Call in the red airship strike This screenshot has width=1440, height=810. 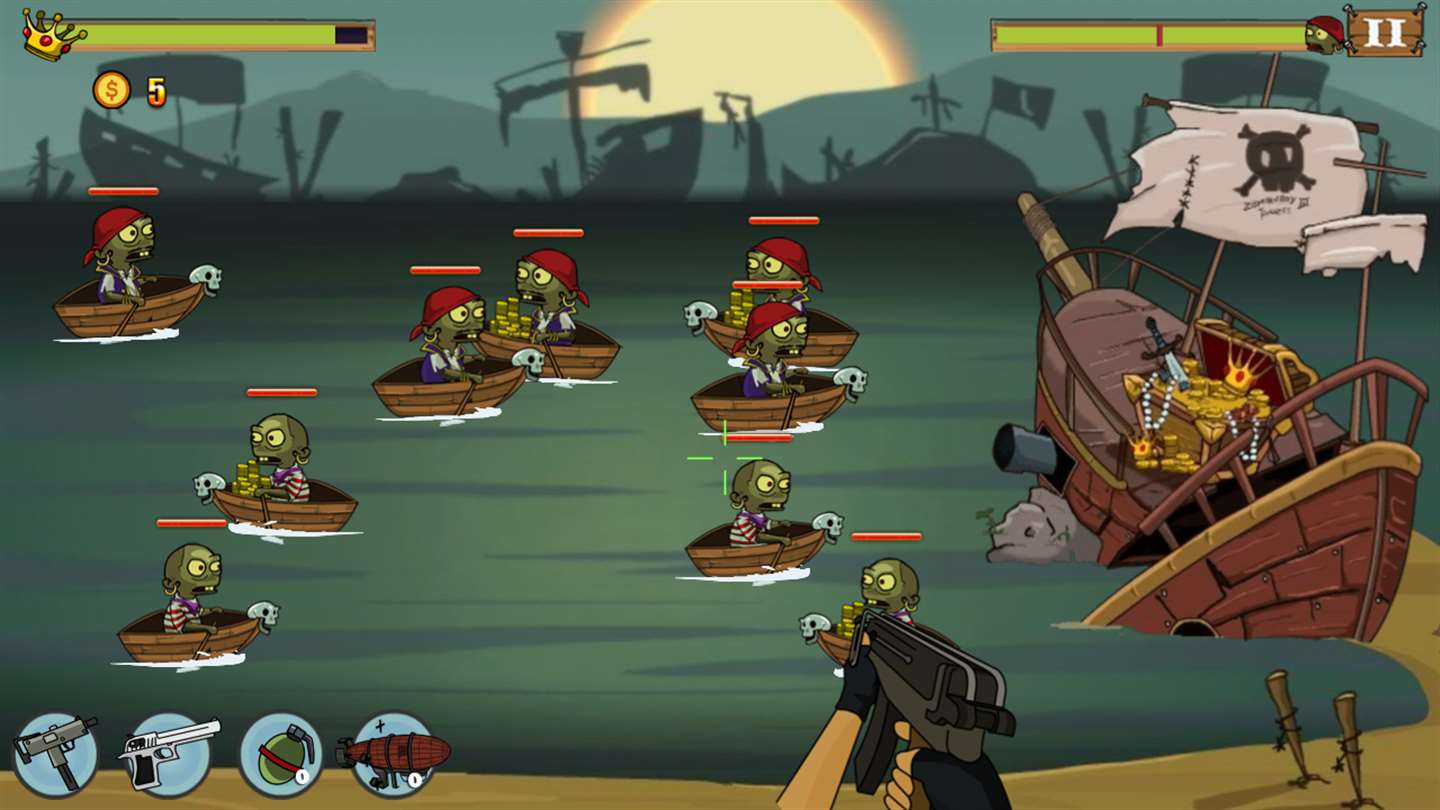click(393, 753)
